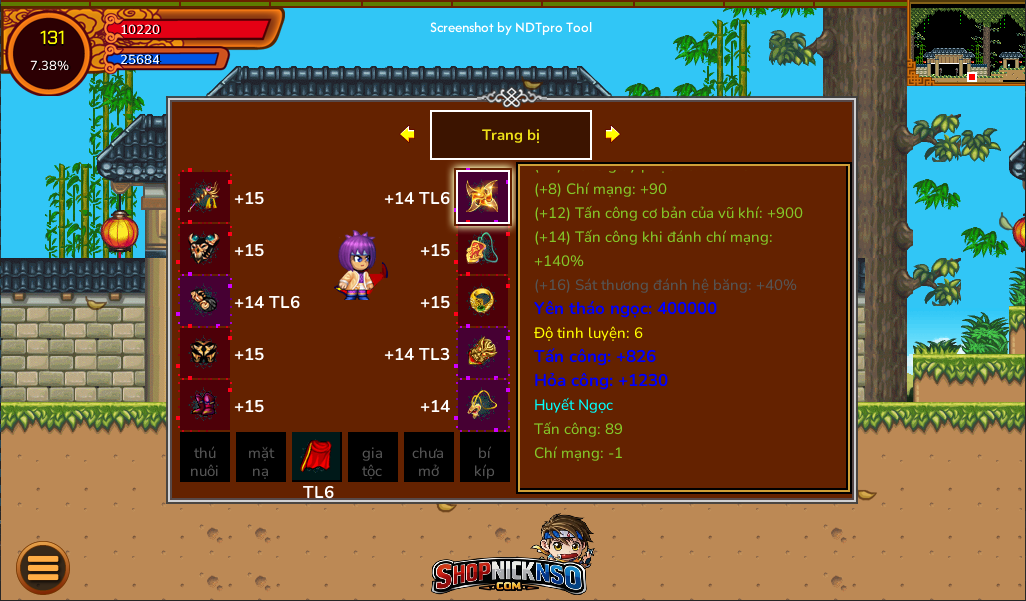Click the bí kíp slot
The image size is (1026, 601).
[x=484, y=458]
